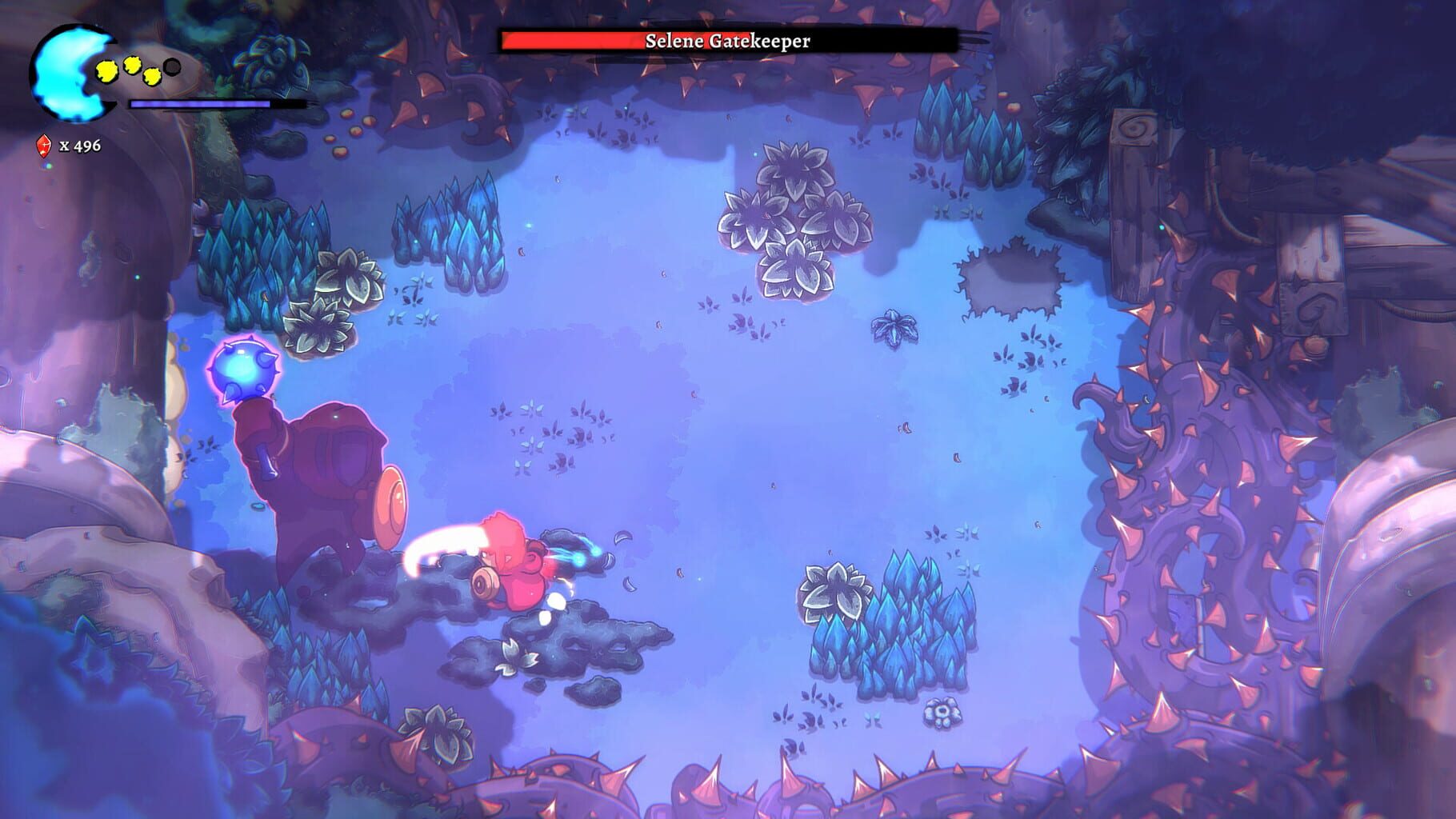1456x819 pixels.
Task: Toggle the empty fourth ability slot
Action: tap(172, 67)
